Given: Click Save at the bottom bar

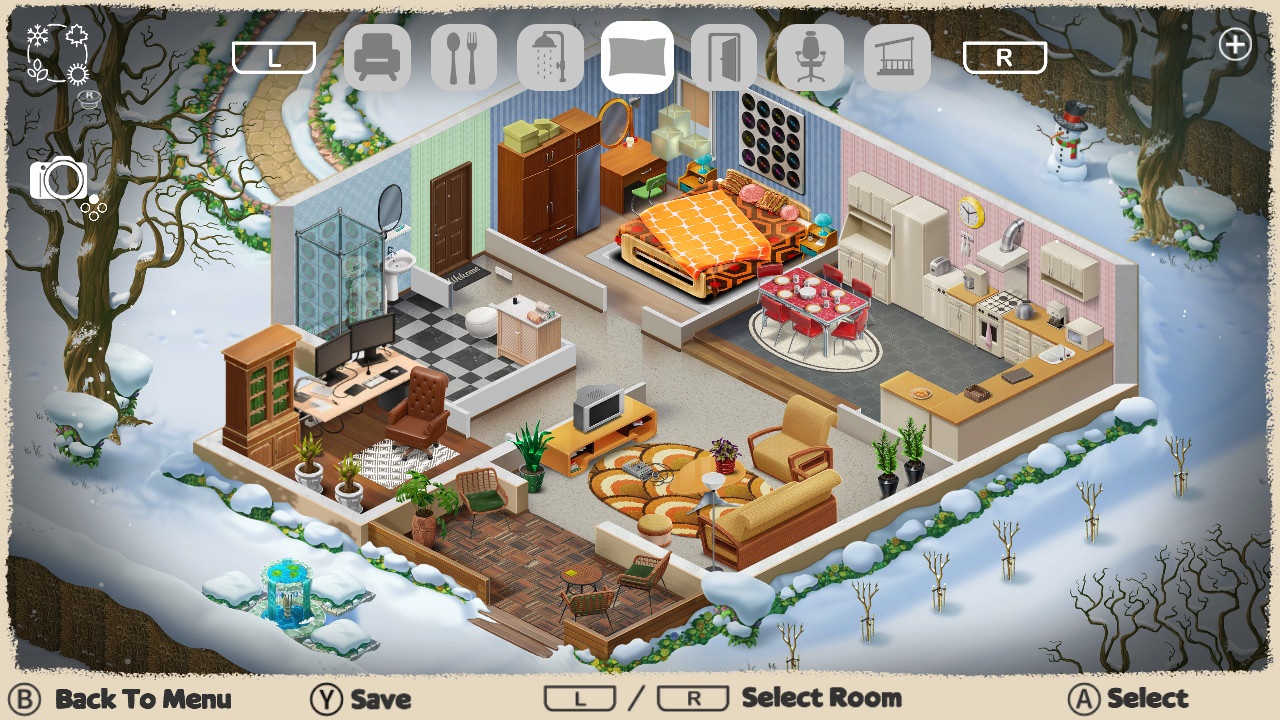Looking at the screenshot, I should point(380,699).
